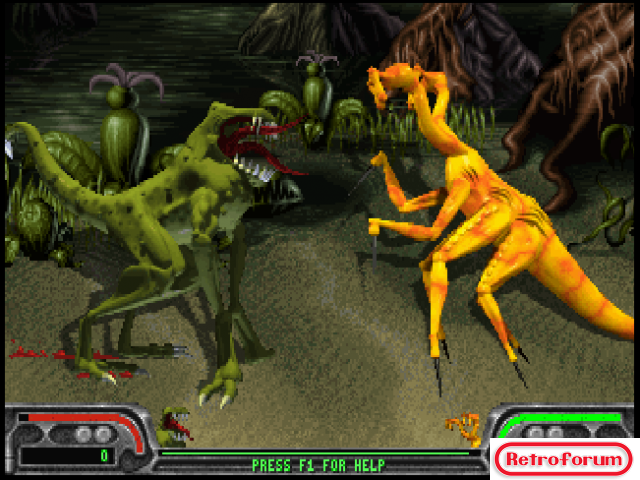Open the Retroforum logo link
The width and height of the screenshot is (640, 480).
(x=563, y=459)
